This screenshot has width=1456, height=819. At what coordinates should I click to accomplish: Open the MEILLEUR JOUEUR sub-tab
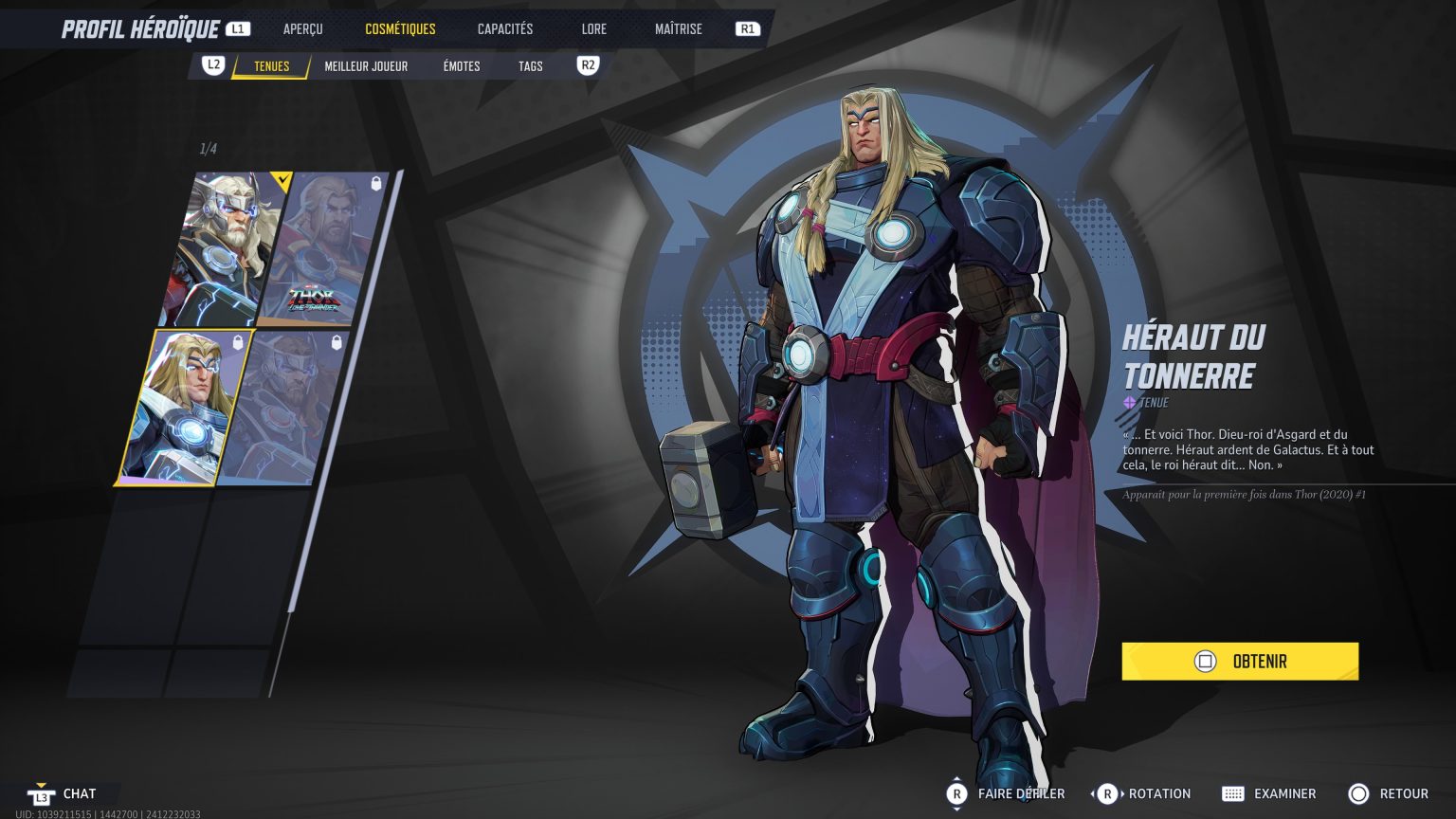(x=366, y=65)
